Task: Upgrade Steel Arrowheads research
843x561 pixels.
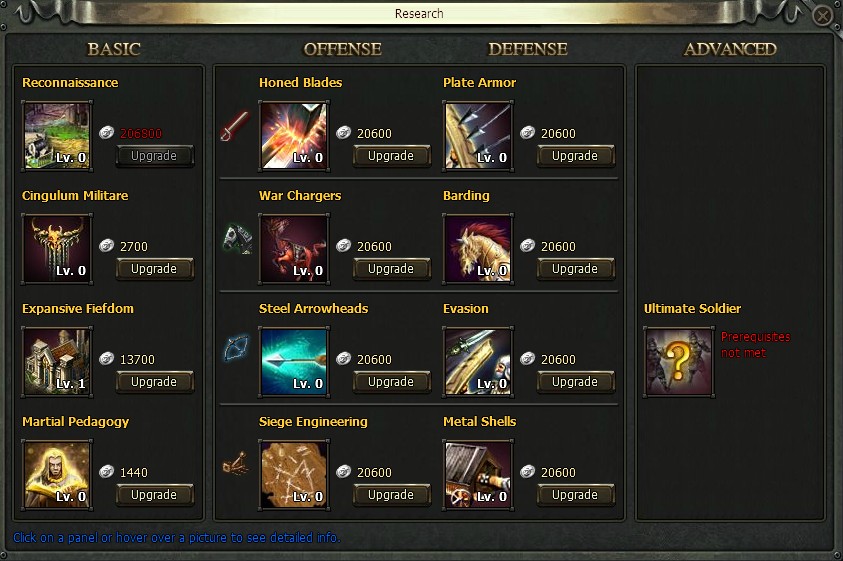Action: [391, 382]
